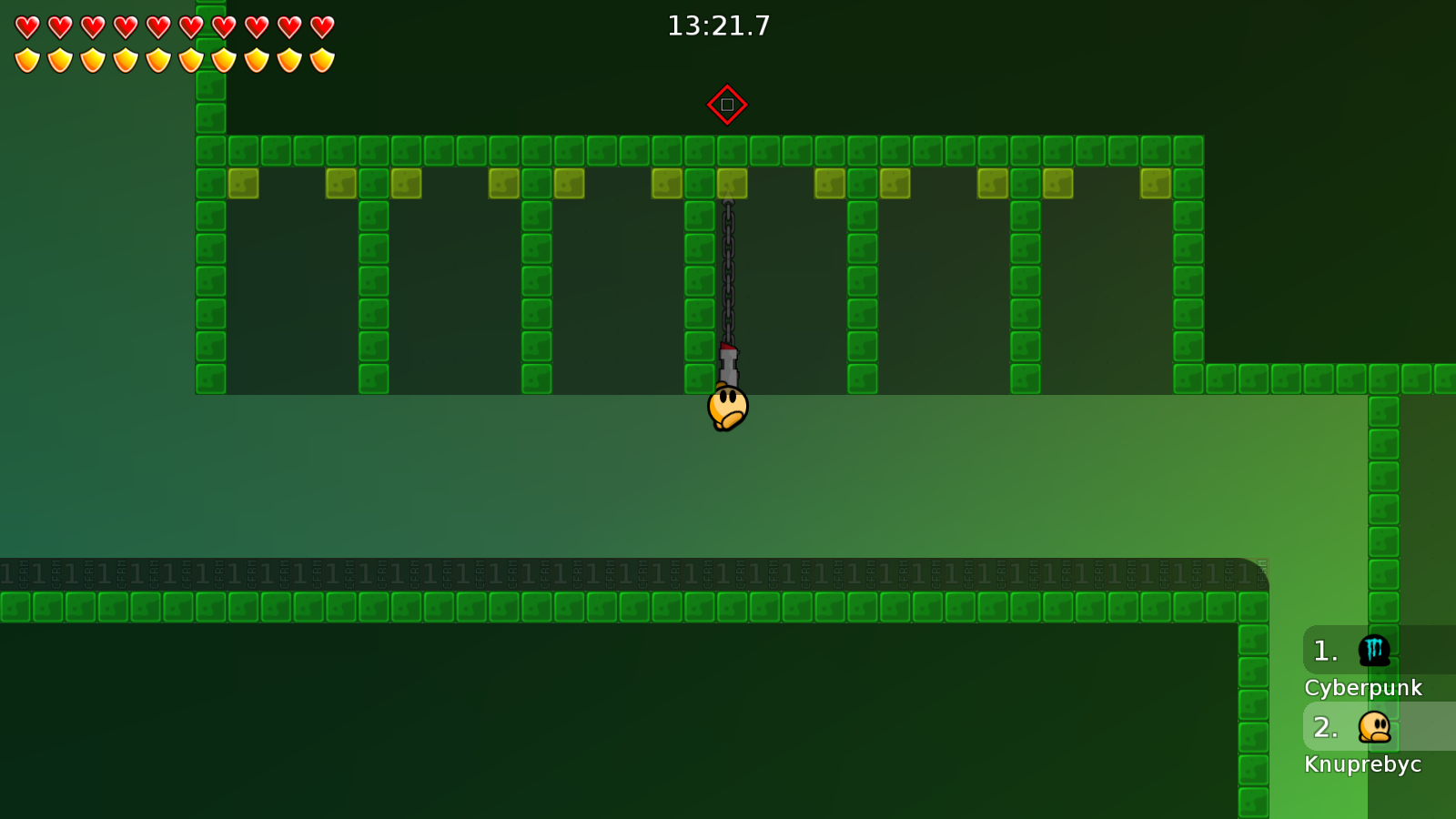Click a yellow-green breakable block in the ceiling
This screenshot has height=819, width=1456.
[243, 182]
